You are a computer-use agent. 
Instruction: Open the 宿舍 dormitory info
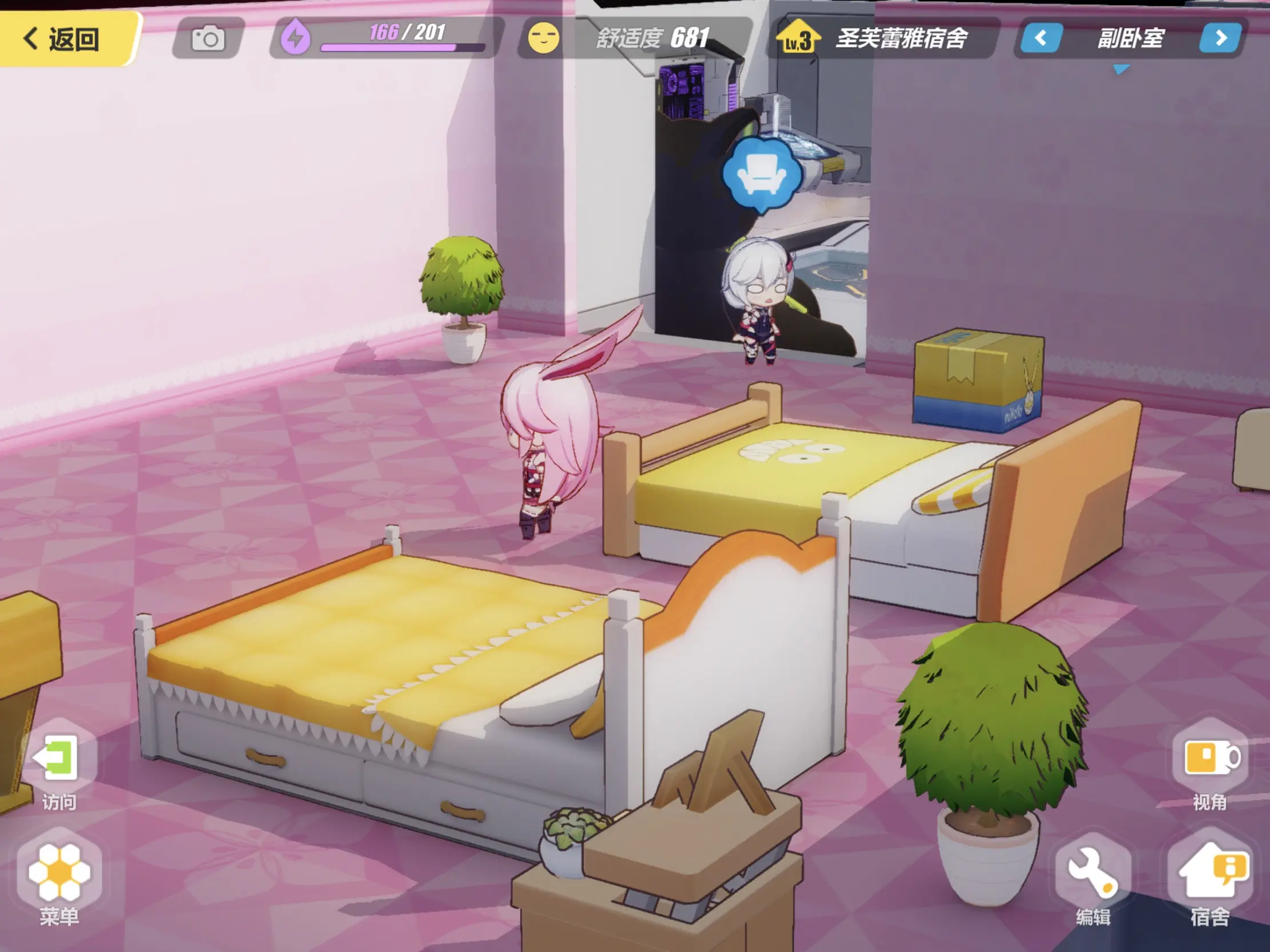point(1210,878)
